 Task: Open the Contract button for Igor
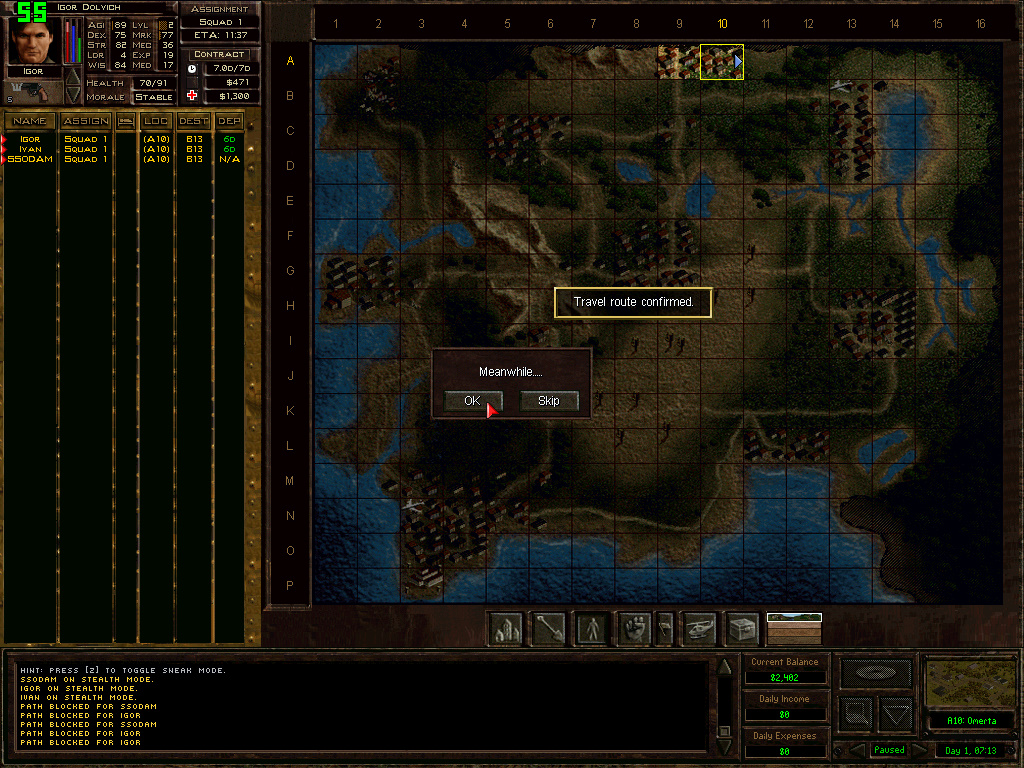[x=219, y=54]
